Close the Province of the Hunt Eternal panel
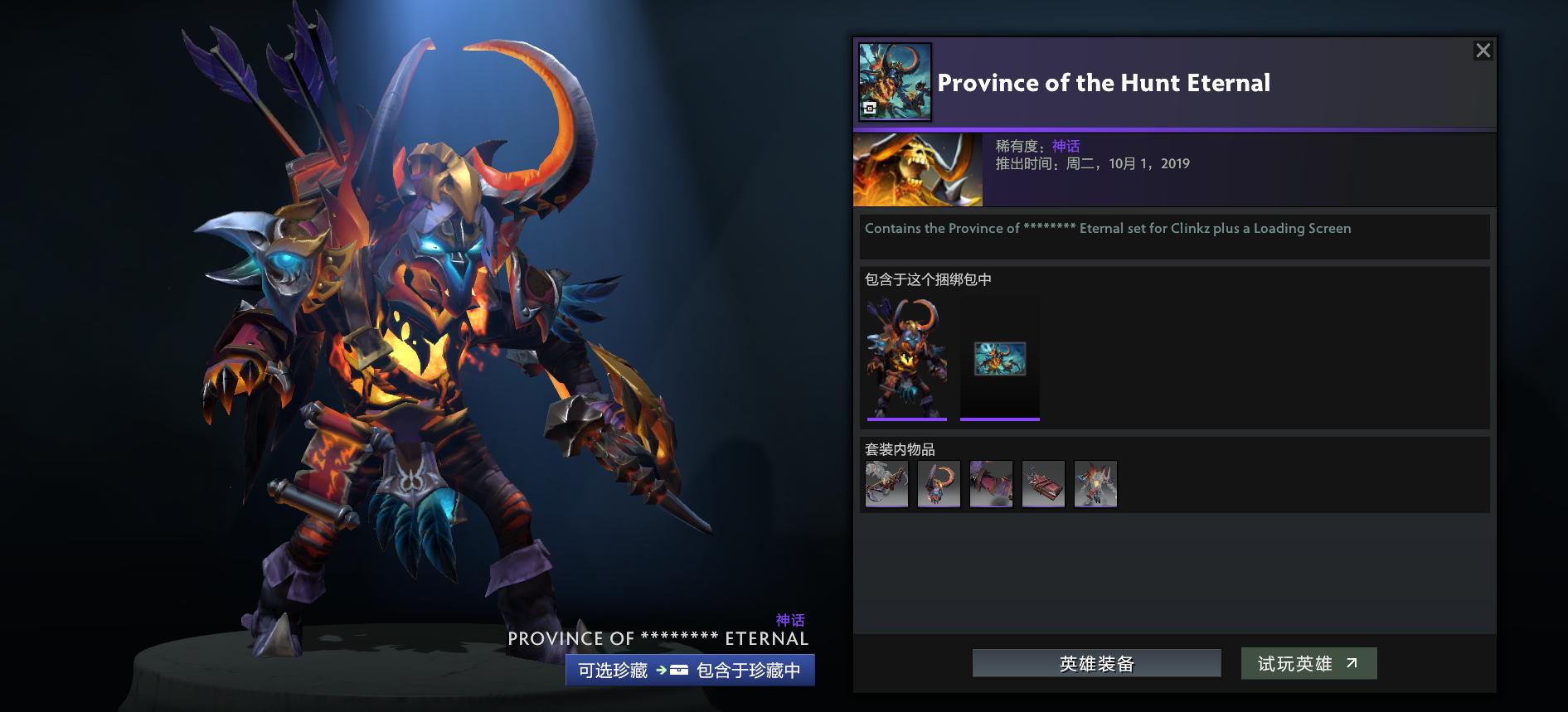 1483,50
